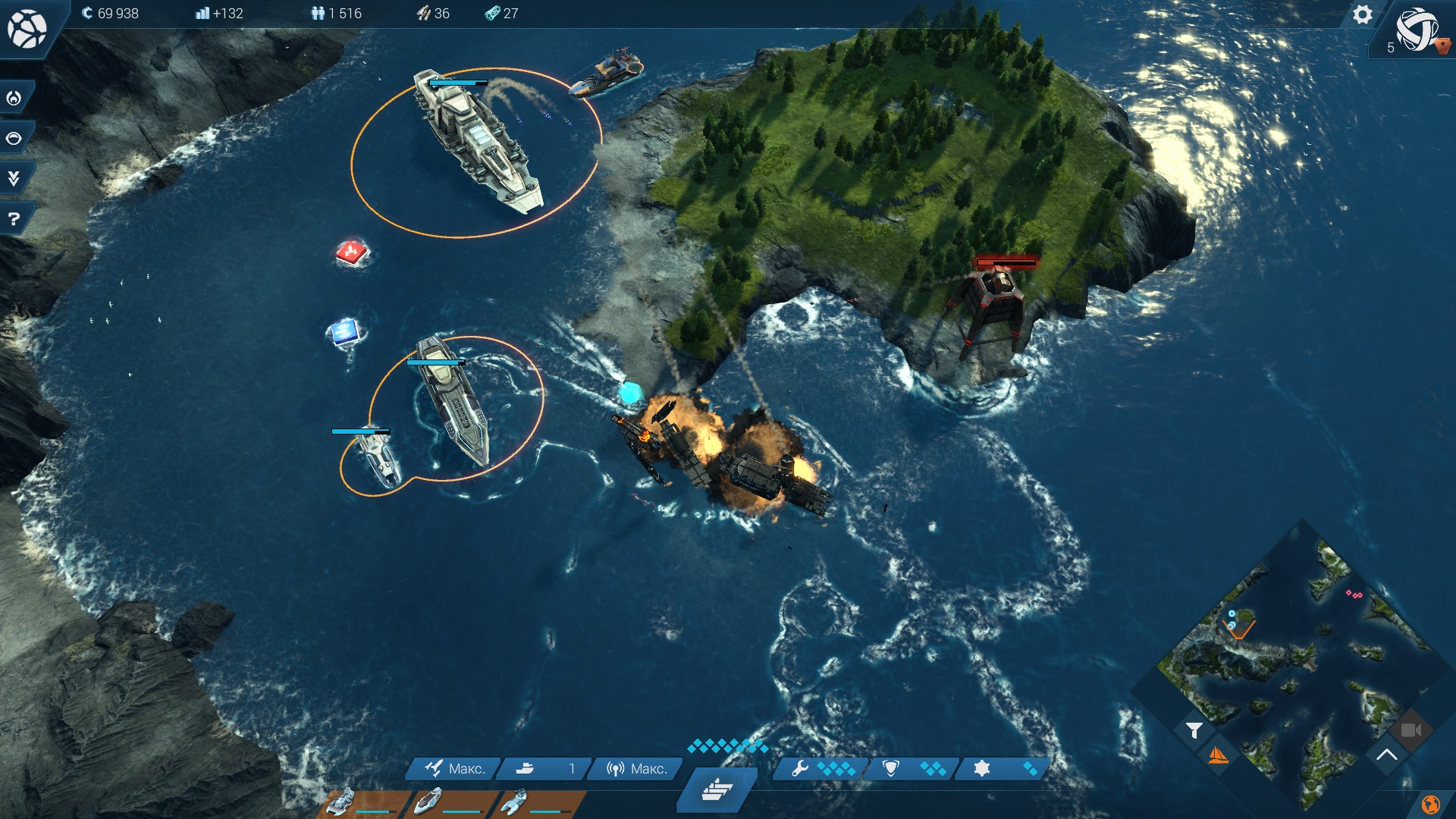Image resolution: width=1456 pixels, height=819 pixels.
Task: Open the help question mark button
Action: 14,219
